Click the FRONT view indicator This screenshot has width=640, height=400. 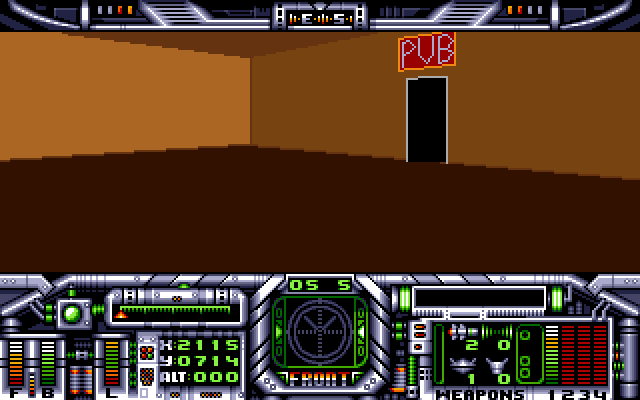(x=319, y=378)
